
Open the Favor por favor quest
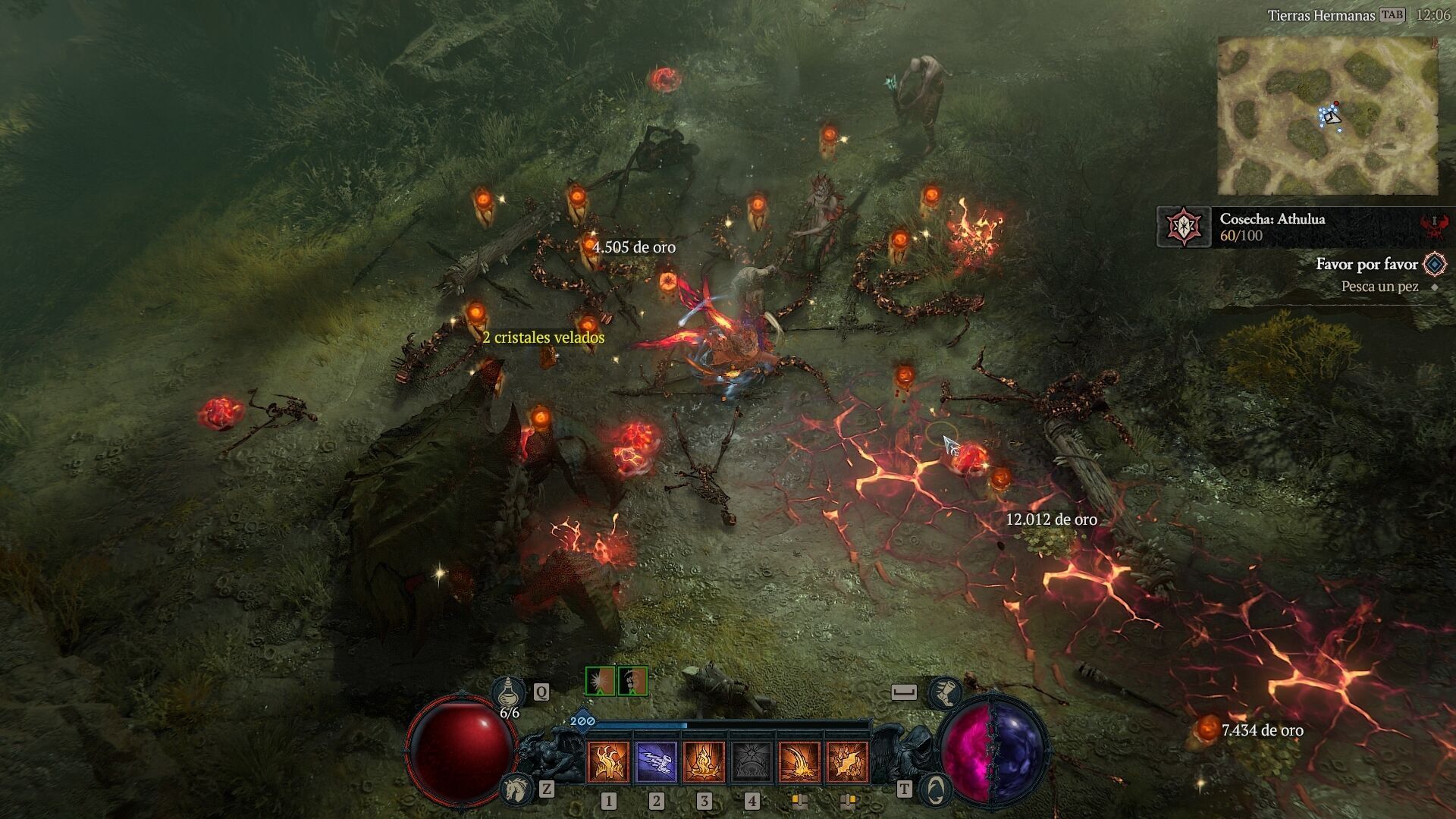(1367, 264)
